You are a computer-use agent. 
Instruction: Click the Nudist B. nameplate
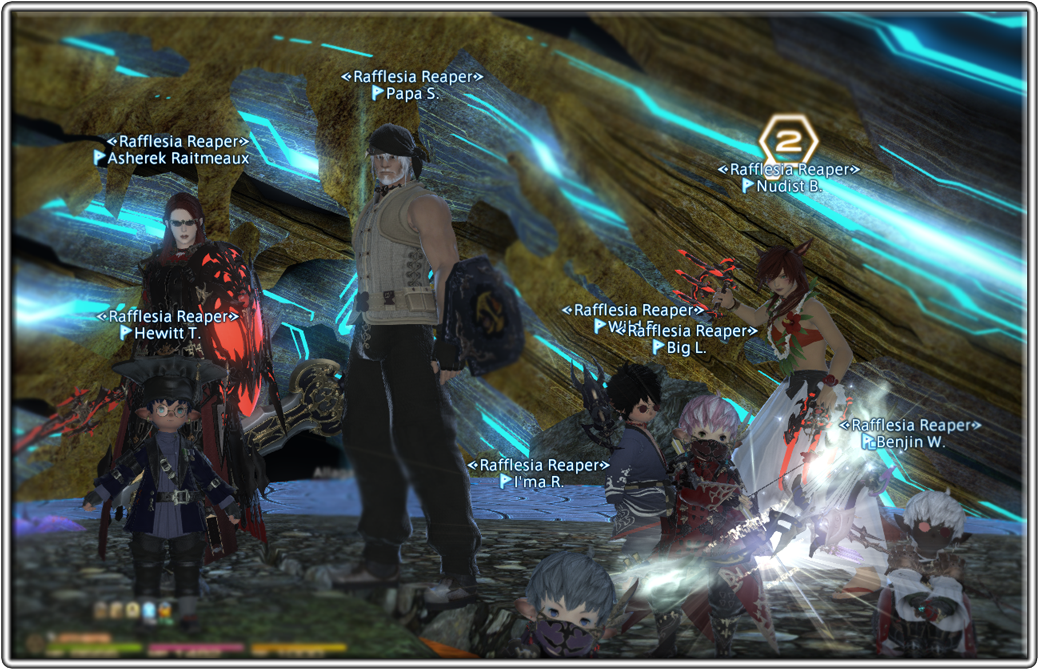[x=789, y=186]
